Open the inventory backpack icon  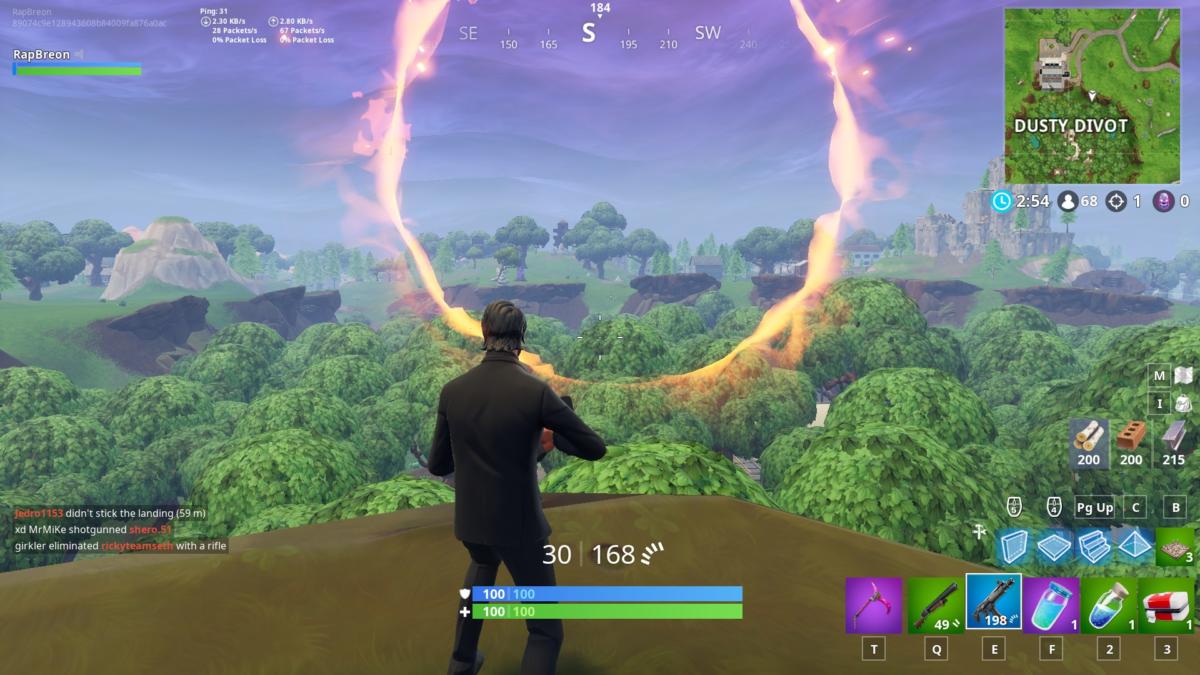coord(1183,403)
